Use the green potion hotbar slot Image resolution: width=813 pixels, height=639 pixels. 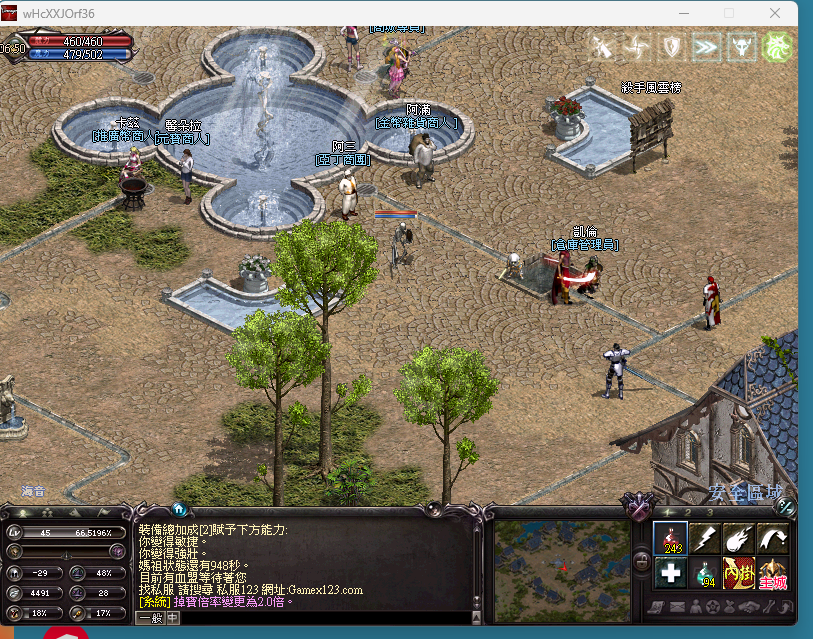click(x=704, y=573)
